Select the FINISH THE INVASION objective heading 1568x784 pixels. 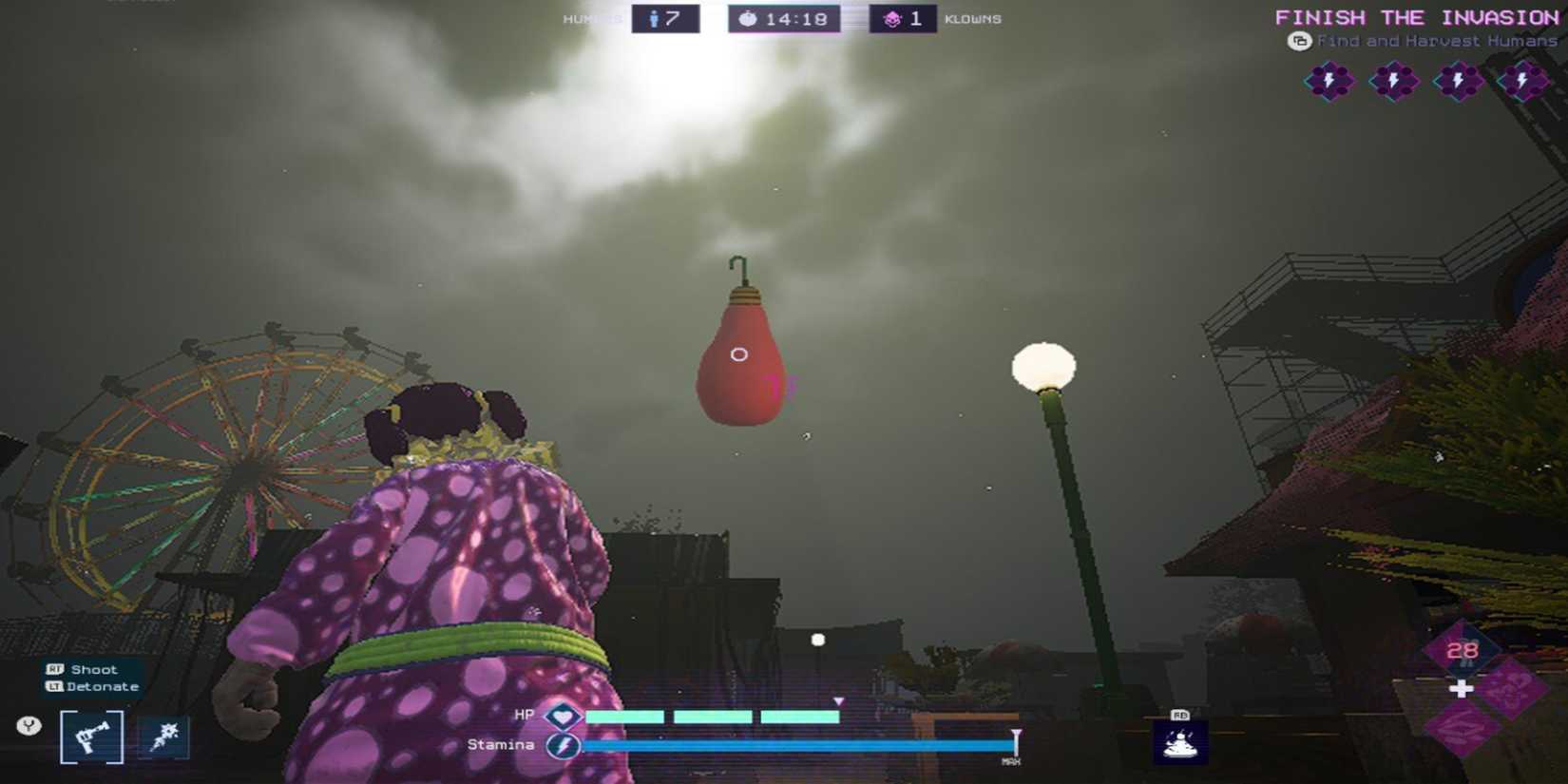1416,16
